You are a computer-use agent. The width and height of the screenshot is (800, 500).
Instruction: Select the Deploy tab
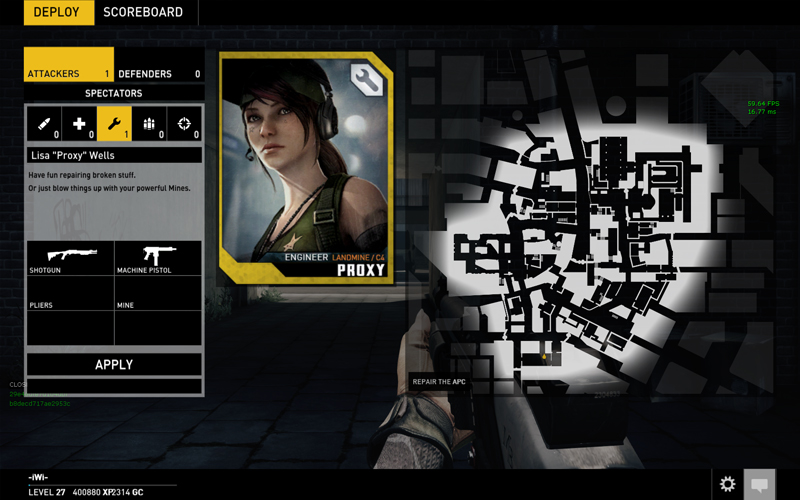57,13
